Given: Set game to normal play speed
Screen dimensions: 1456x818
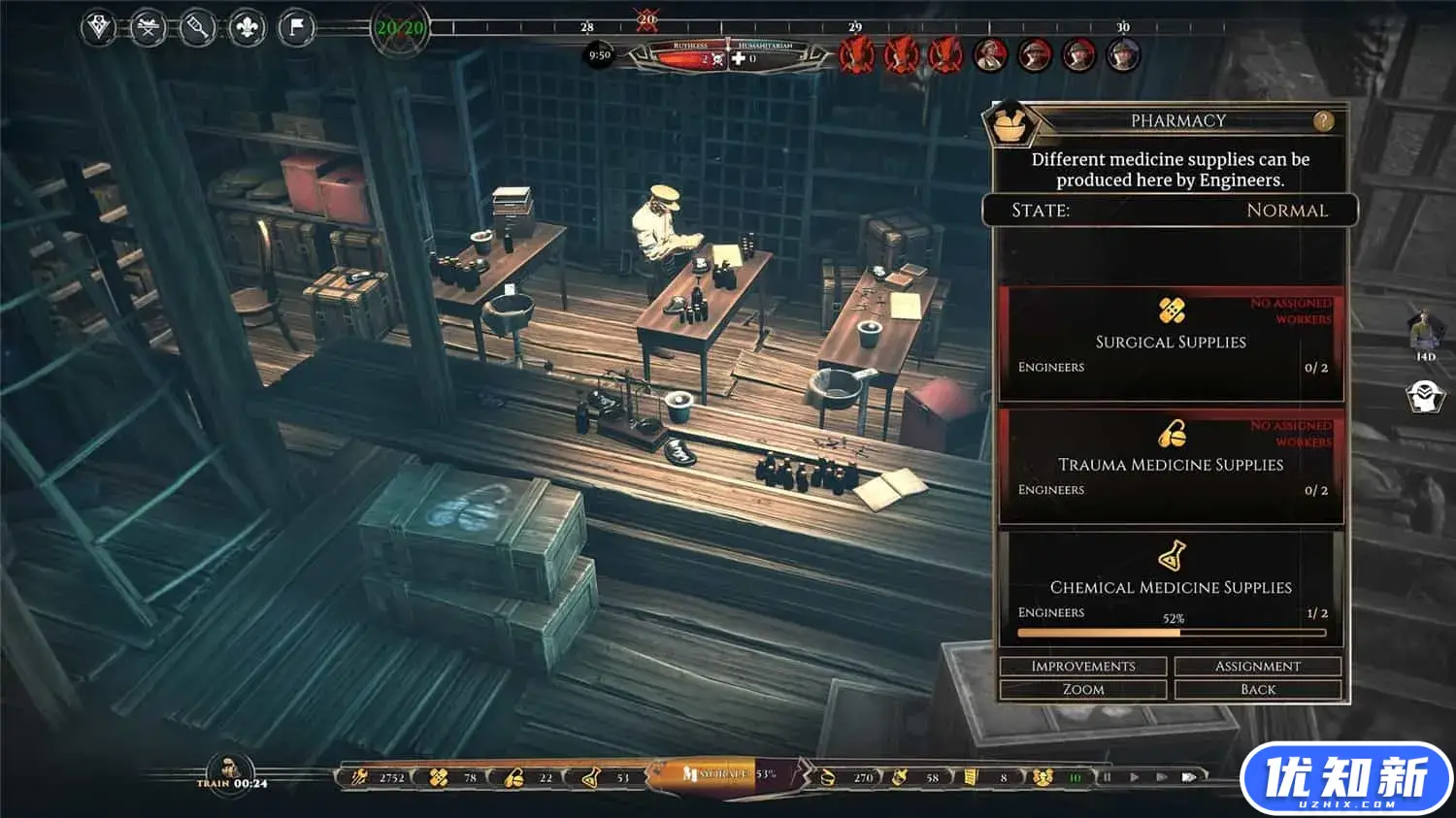Looking at the screenshot, I should [1134, 777].
